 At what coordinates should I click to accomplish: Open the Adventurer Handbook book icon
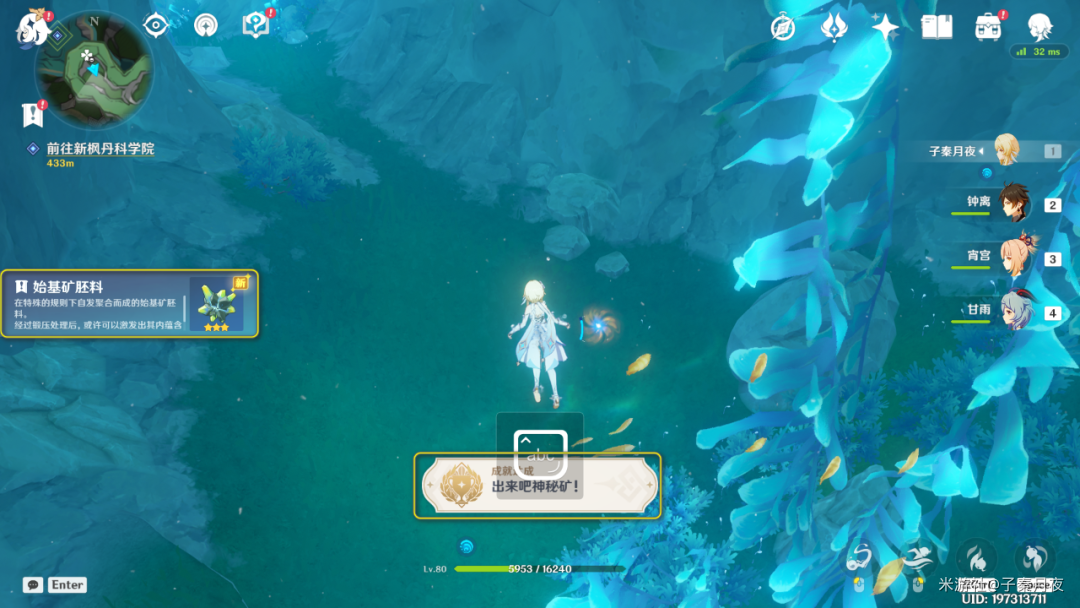937,27
